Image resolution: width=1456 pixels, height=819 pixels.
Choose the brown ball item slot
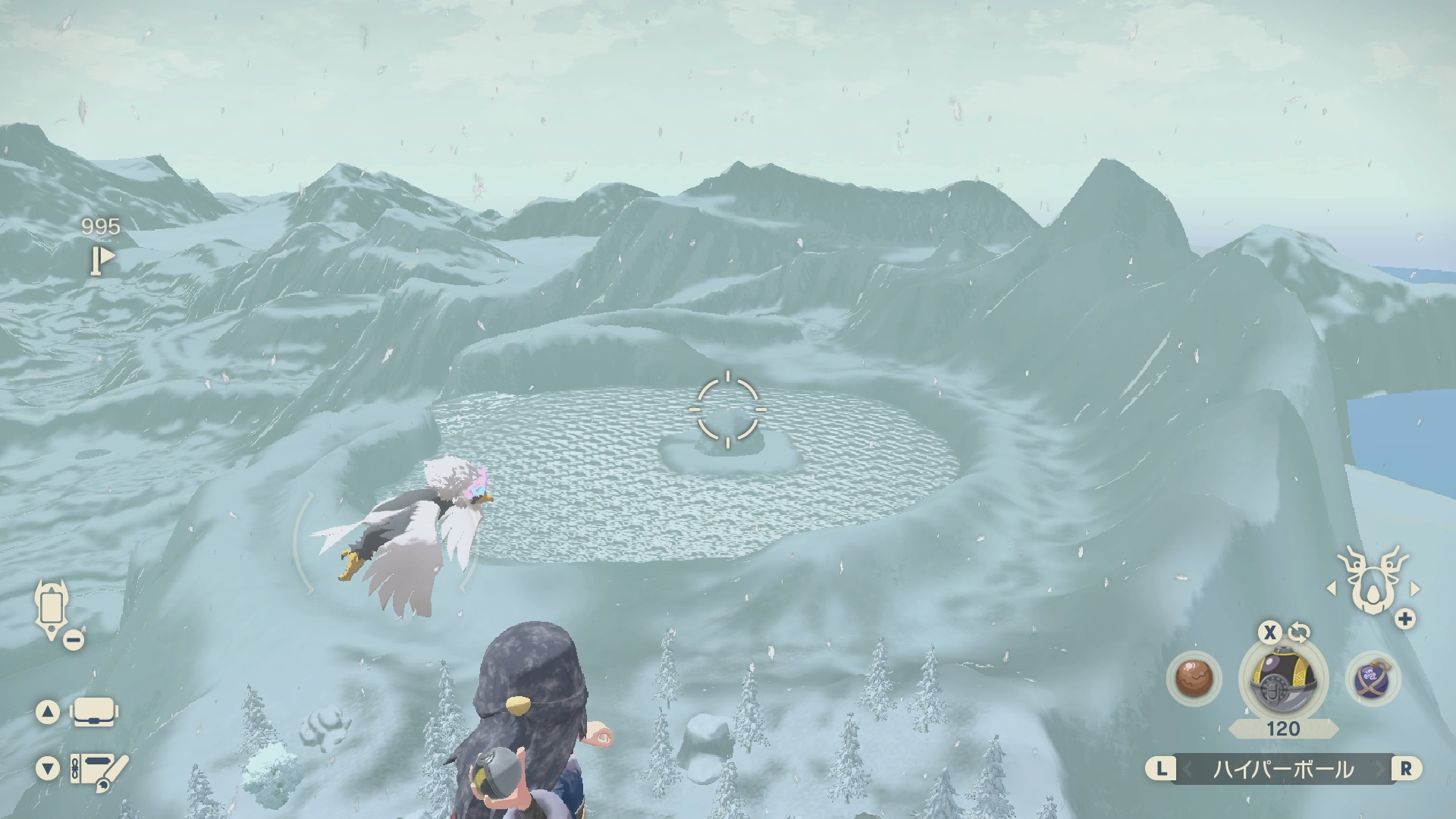tap(1193, 678)
